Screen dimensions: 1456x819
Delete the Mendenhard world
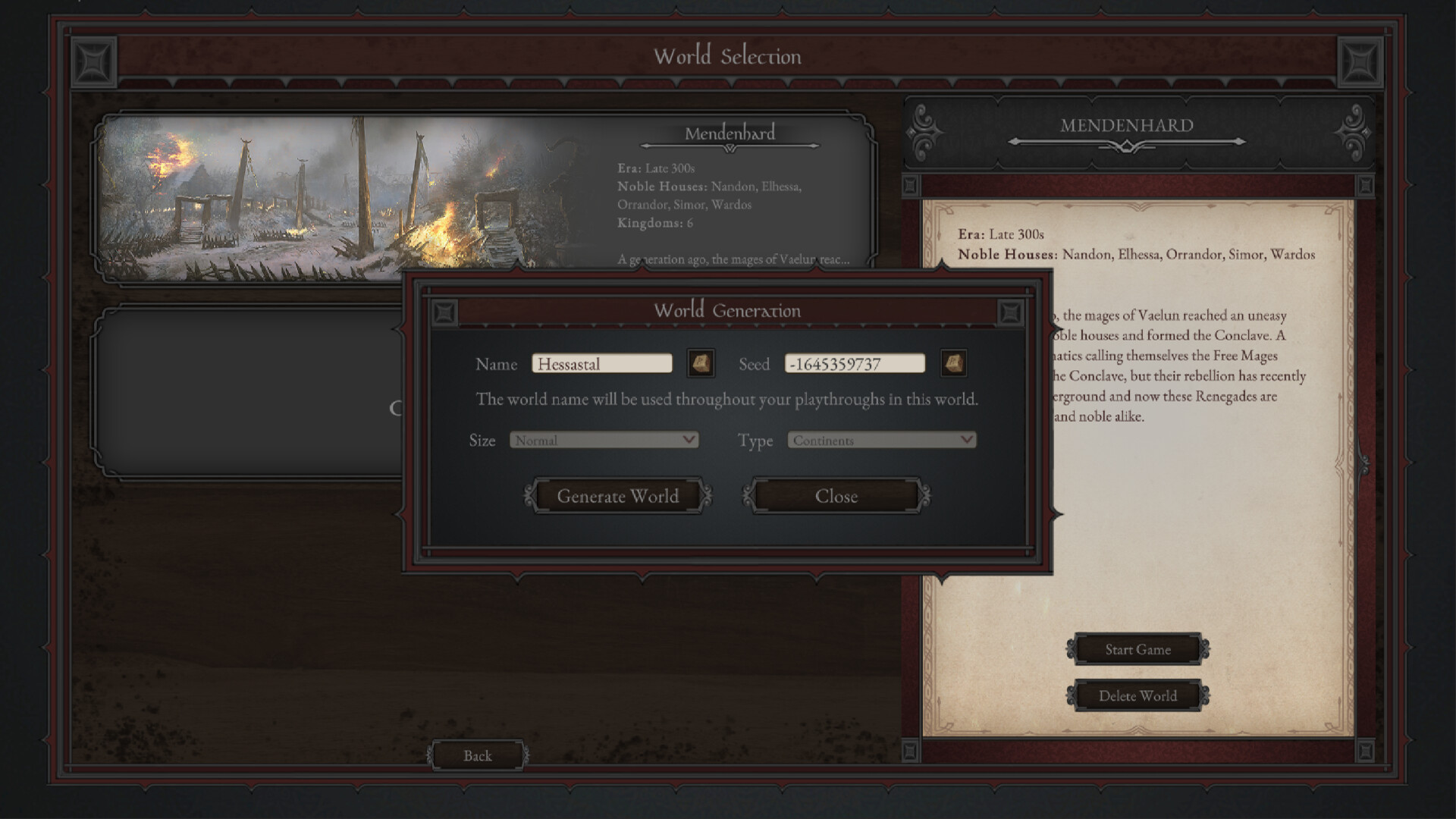pos(1137,695)
